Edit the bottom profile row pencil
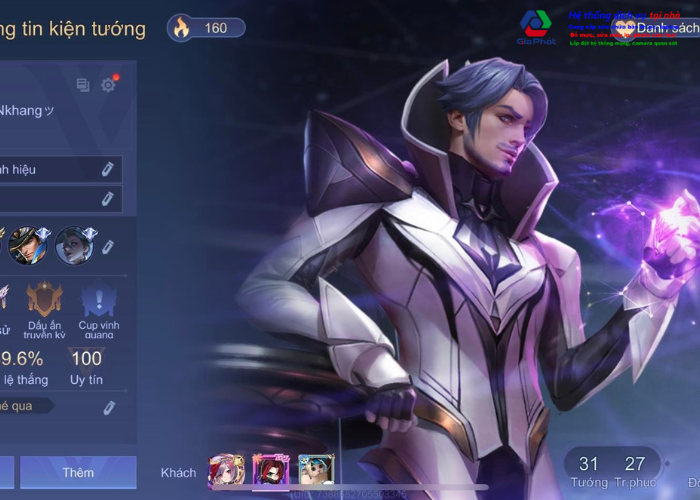 (108, 407)
